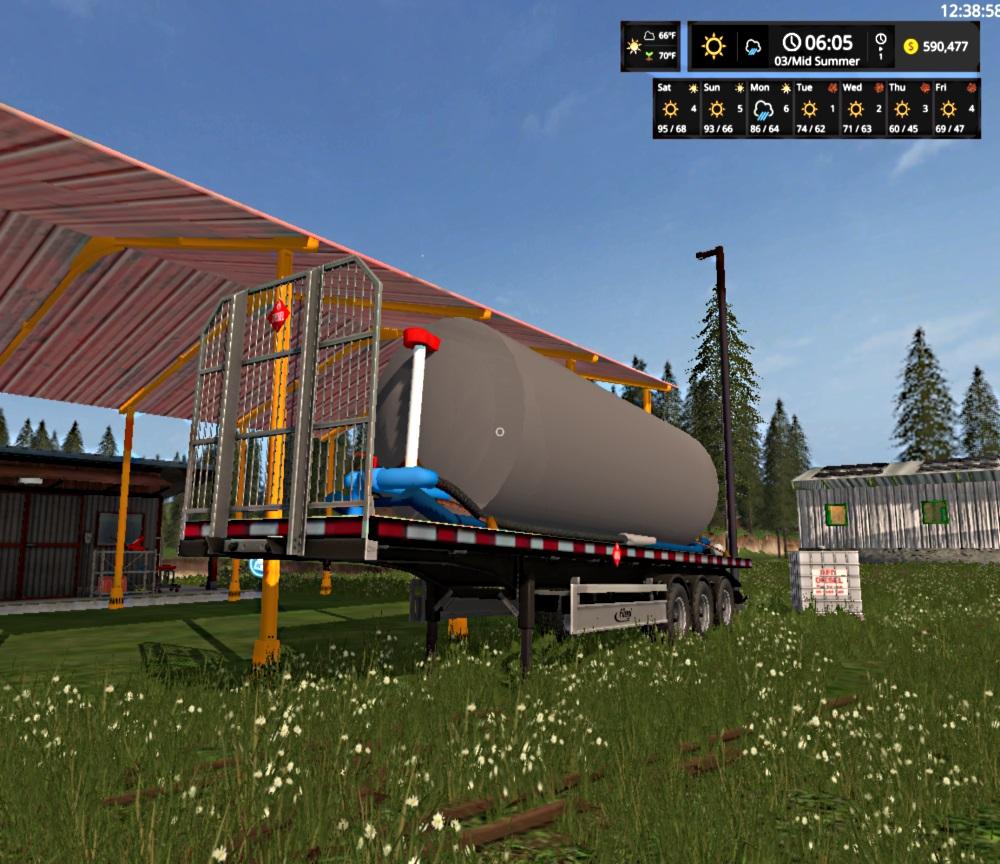Click the current sunny weather icon
The image size is (1000, 864).
pos(713,46)
